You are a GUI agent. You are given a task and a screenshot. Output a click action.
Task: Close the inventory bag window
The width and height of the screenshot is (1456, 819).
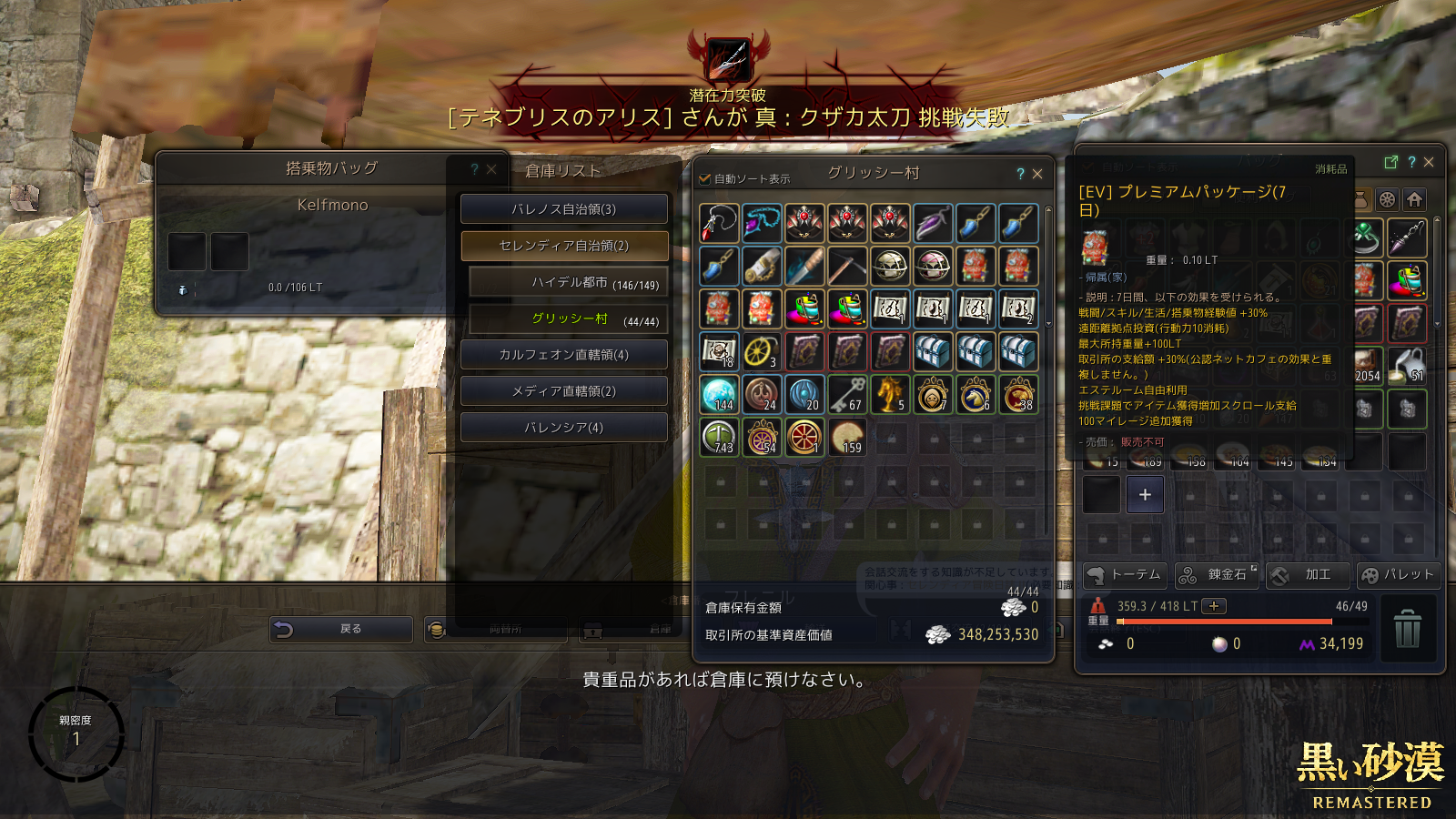[x=1429, y=162]
